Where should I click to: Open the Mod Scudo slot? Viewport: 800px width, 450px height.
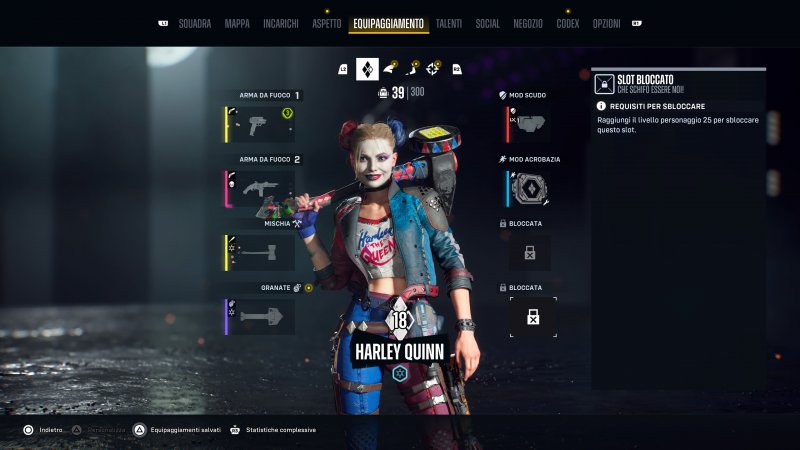tap(529, 124)
